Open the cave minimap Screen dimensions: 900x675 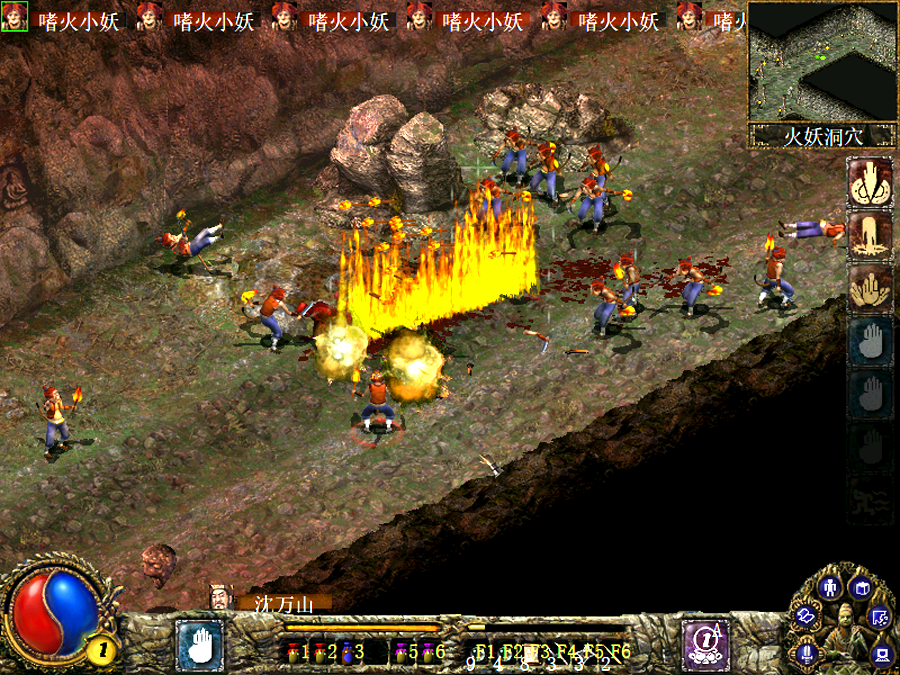coord(821,61)
